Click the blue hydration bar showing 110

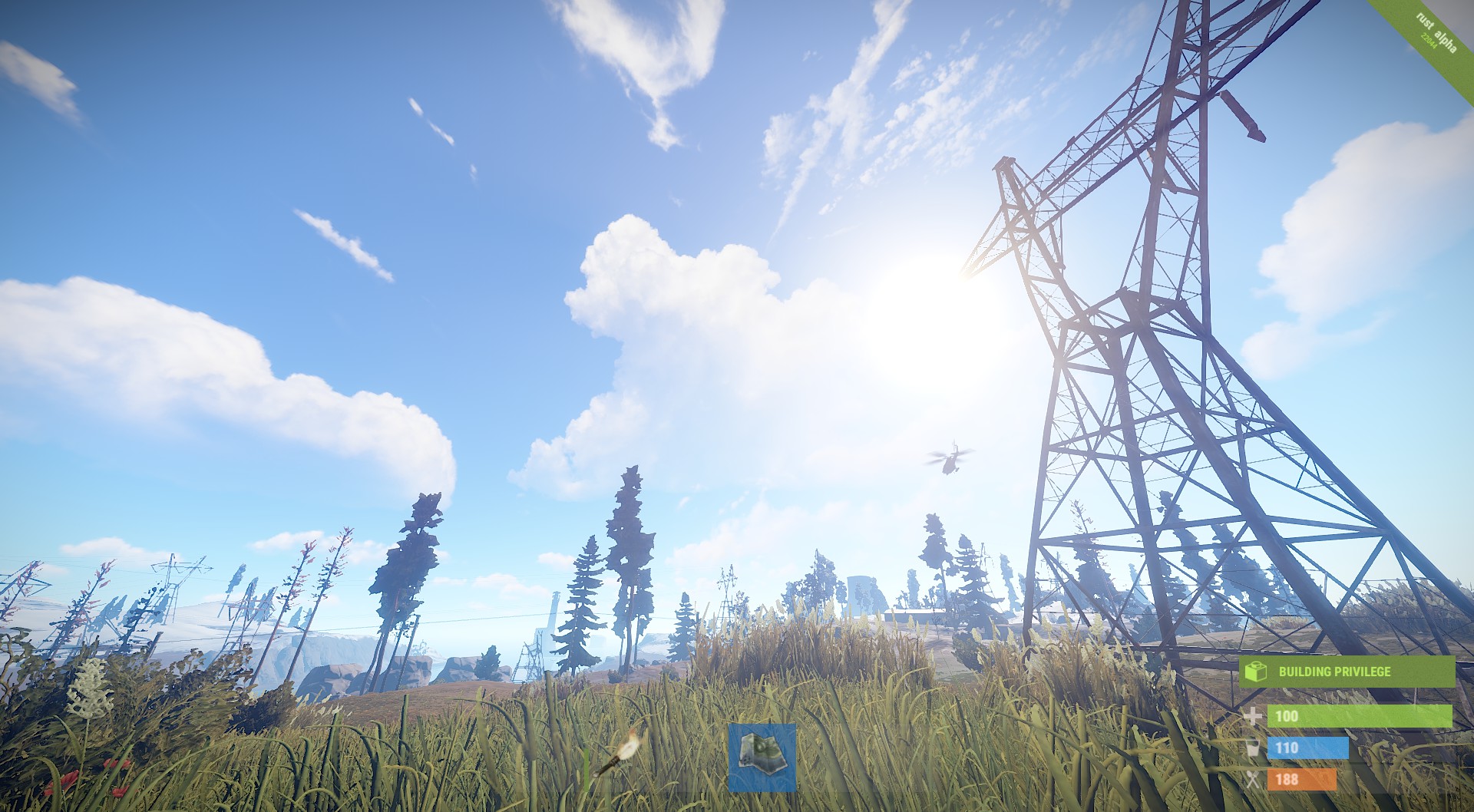click(x=1307, y=746)
